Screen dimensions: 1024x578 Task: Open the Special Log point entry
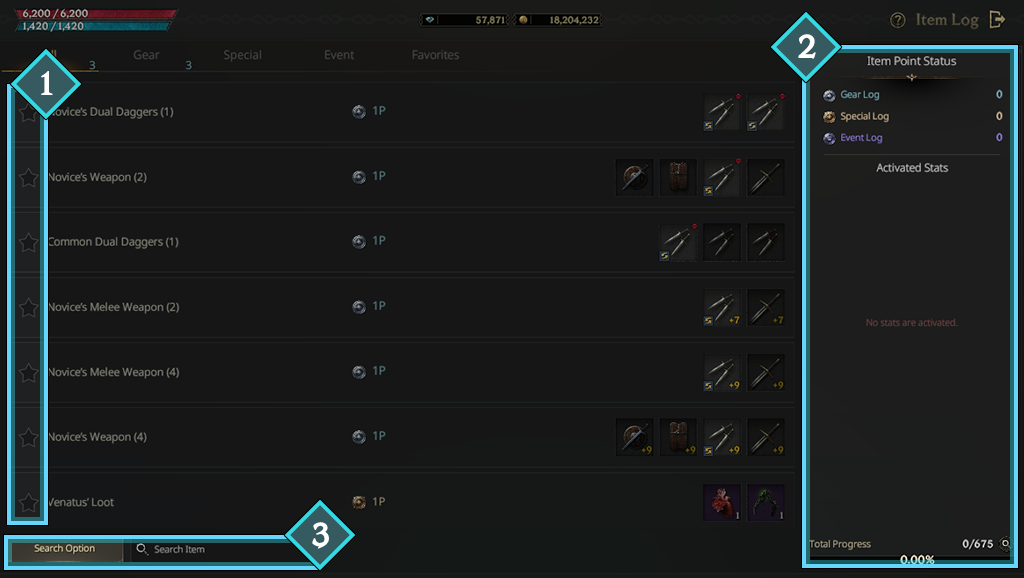(x=864, y=117)
